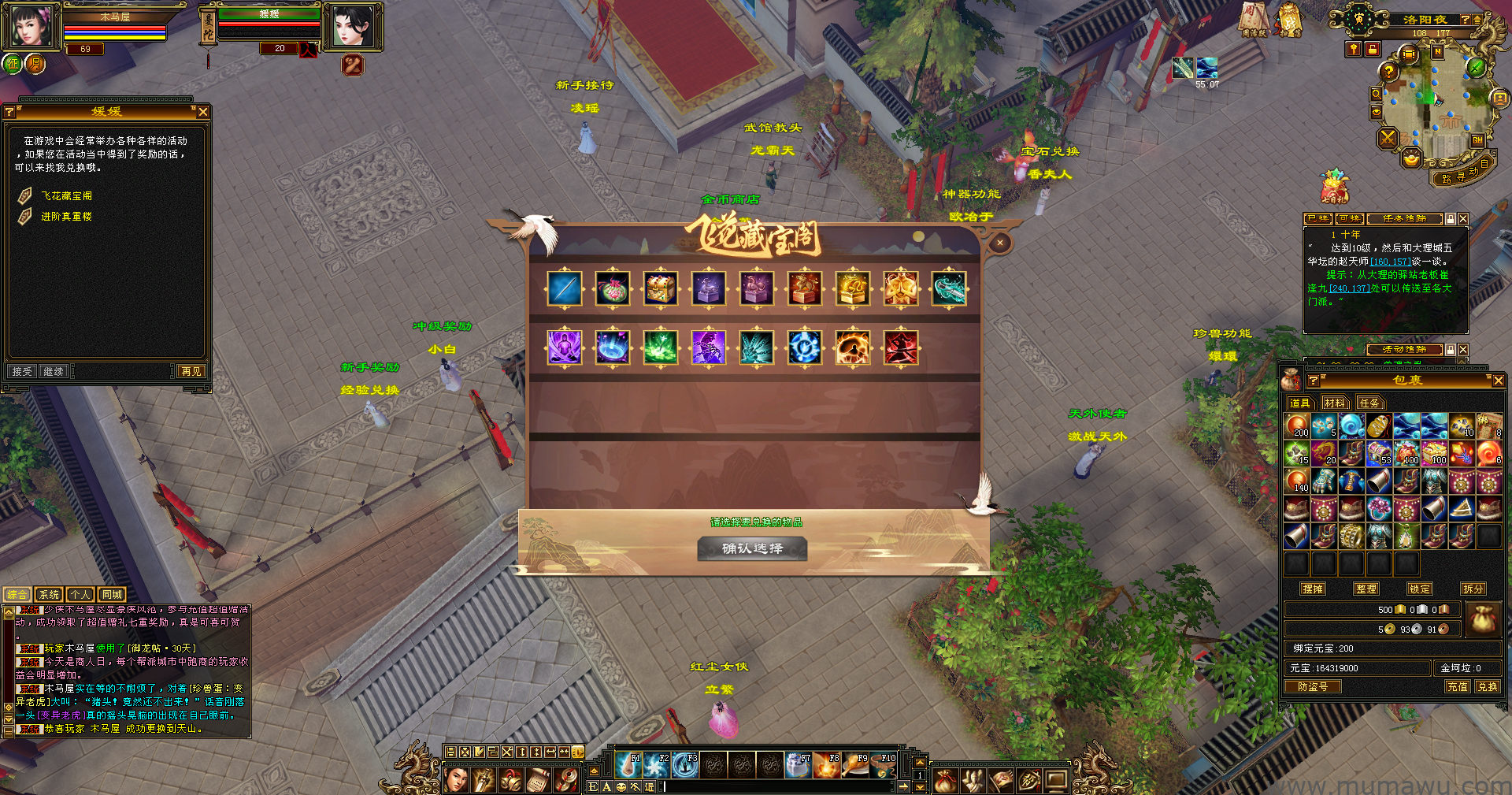Viewport: 1512px width, 795px height.
Task: Close the 媛媛 NPC dialogue window
Action: coord(203,112)
